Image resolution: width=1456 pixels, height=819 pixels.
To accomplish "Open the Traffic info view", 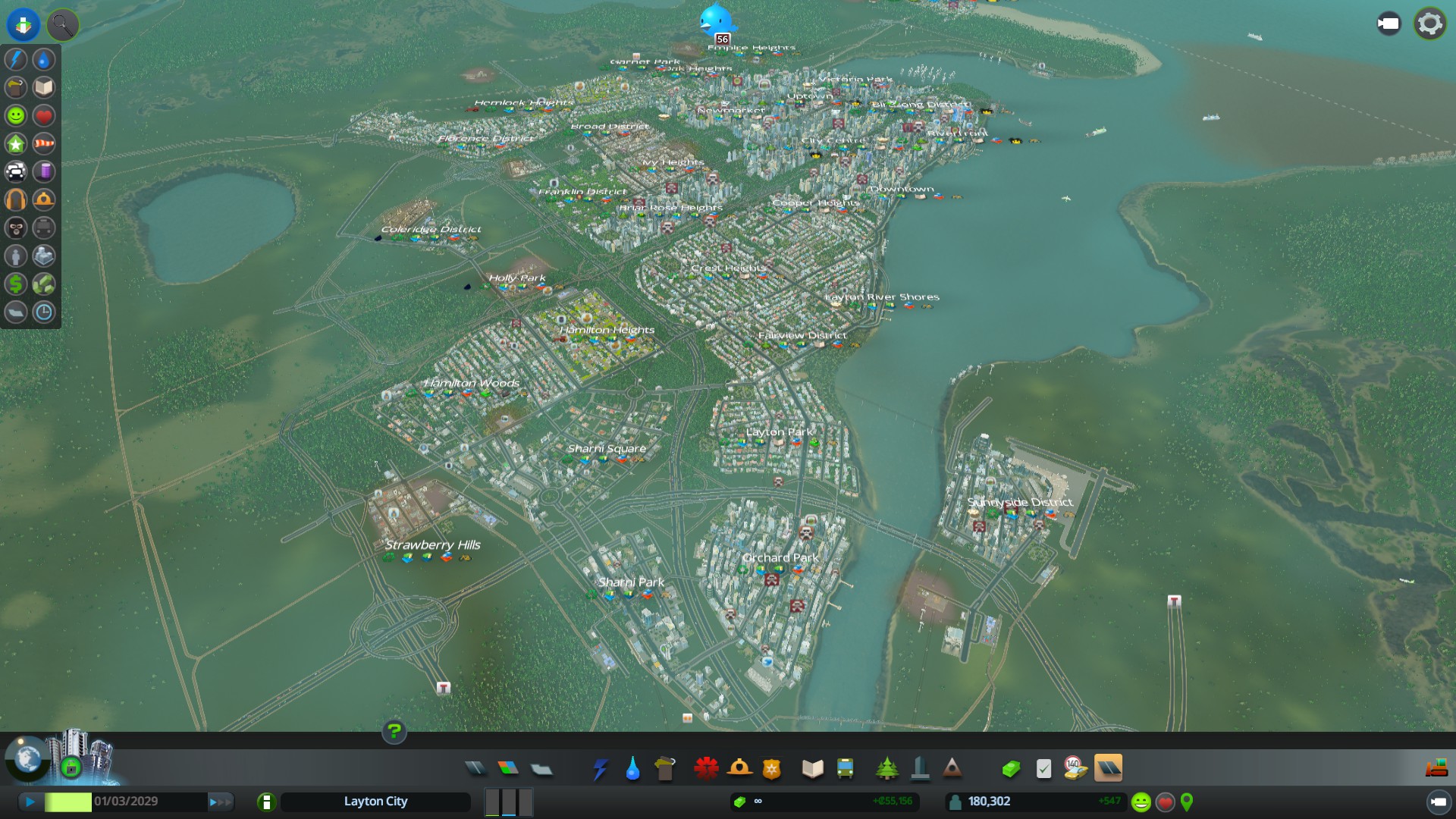I will tap(16, 171).
